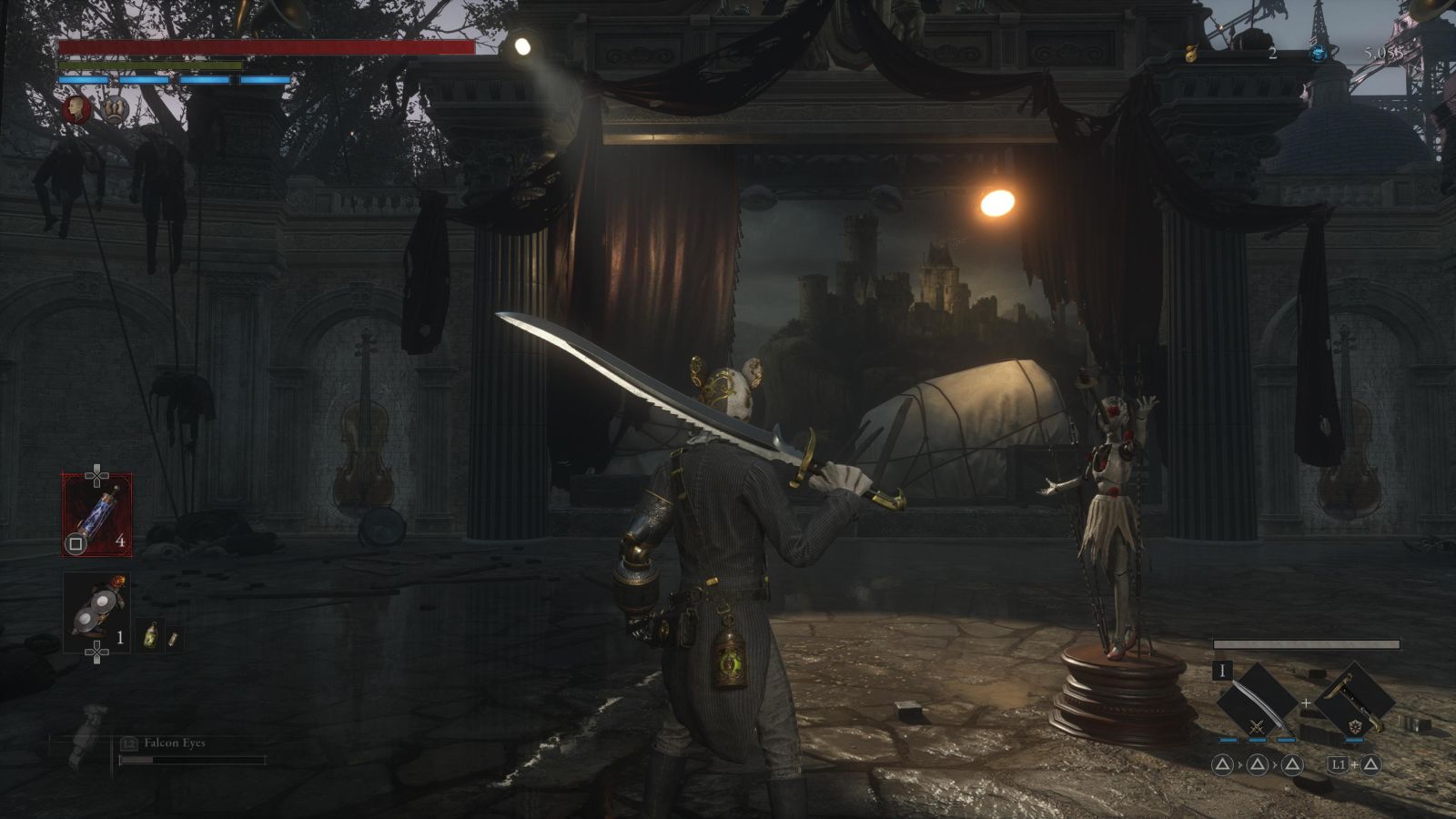Select the lower belt item with twin discs

[x=96, y=612]
